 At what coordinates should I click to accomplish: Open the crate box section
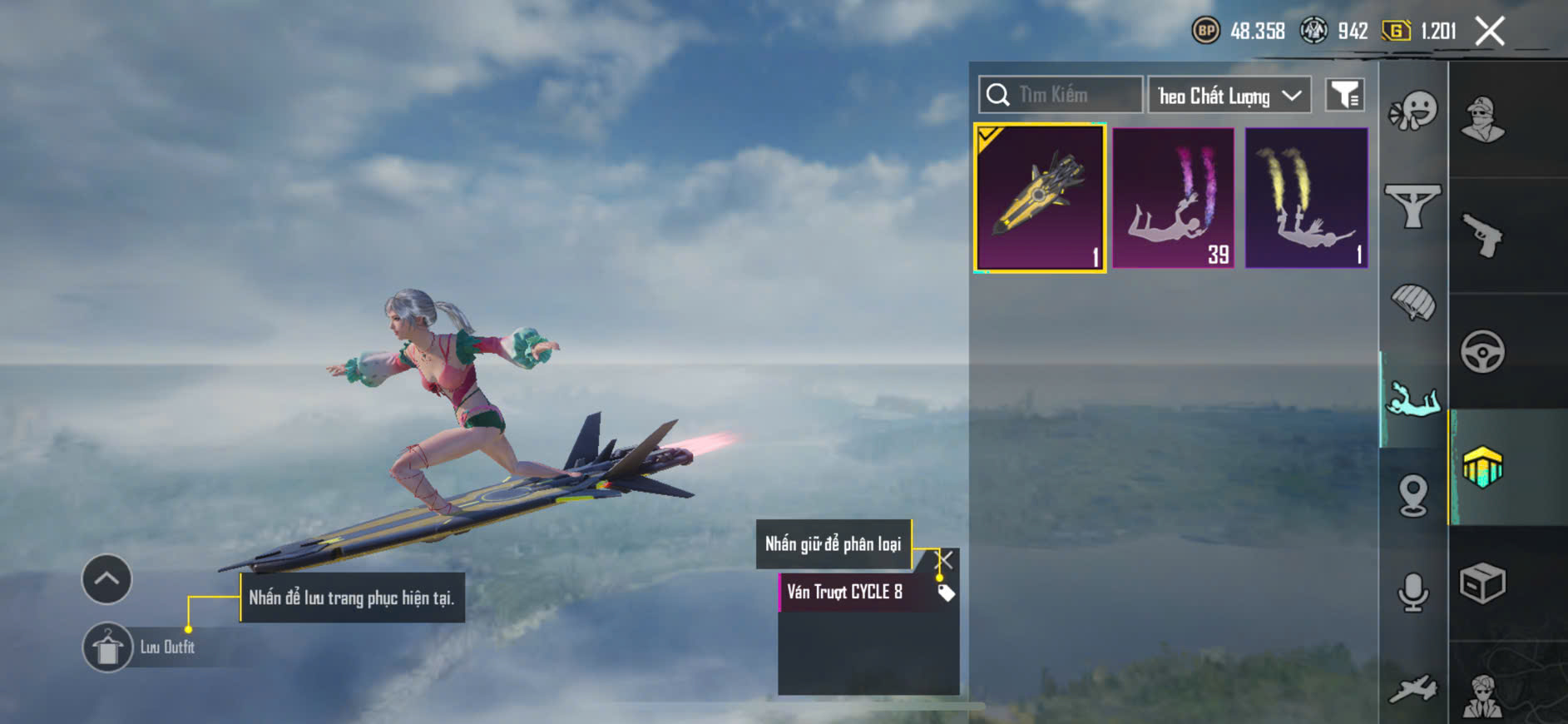click(x=1482, y=583)
